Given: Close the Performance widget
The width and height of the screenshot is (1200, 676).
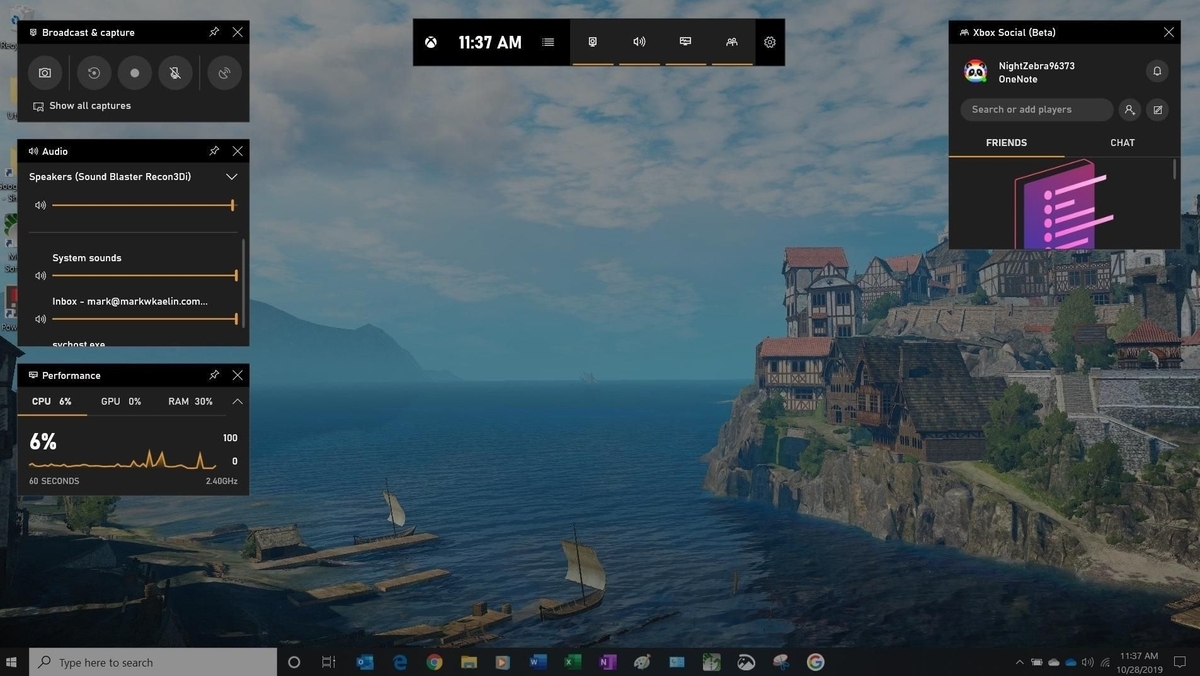Looking at the screenshot, I should click(237, 375).
